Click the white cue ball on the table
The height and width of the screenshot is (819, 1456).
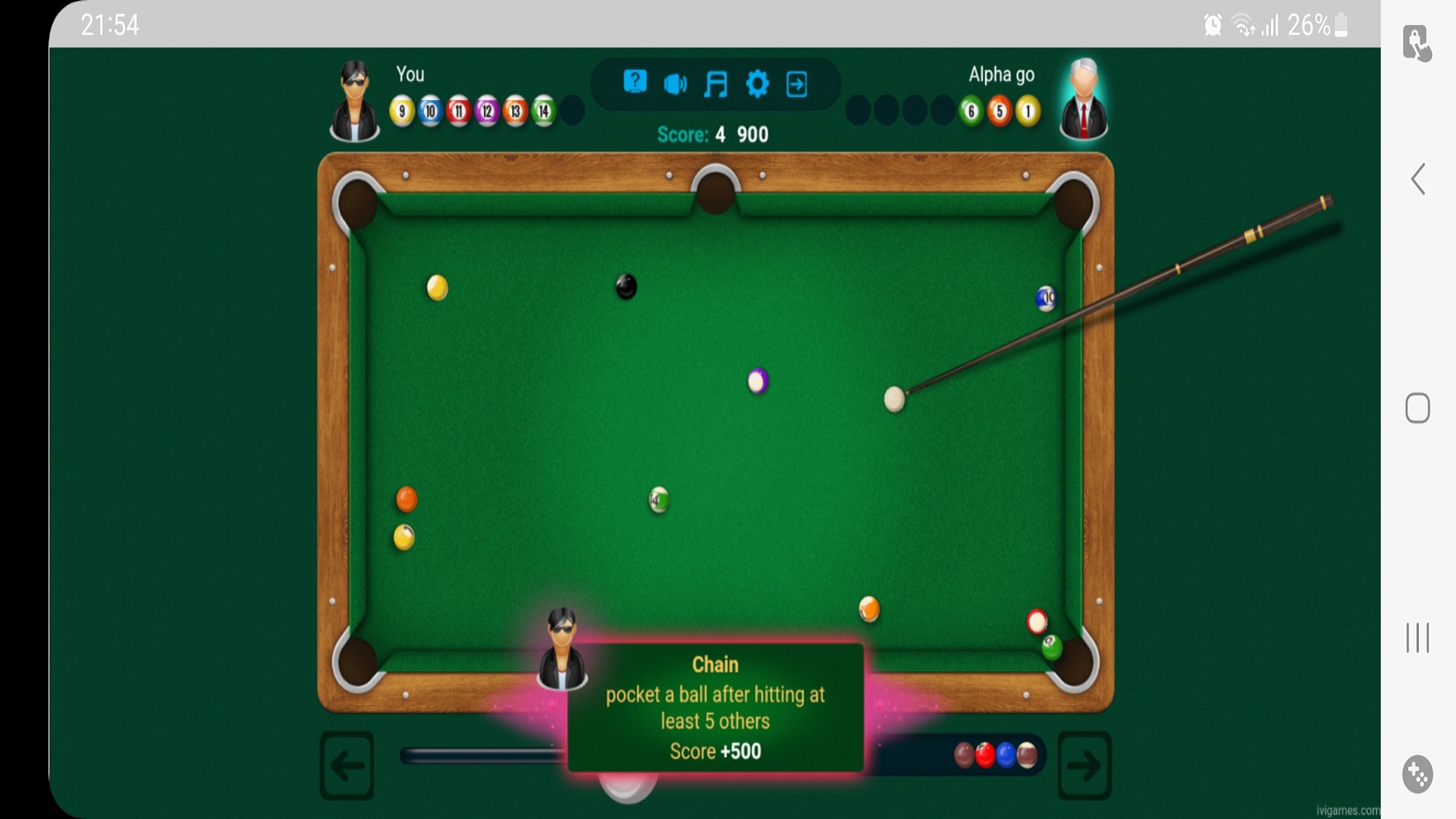point(895,400)
